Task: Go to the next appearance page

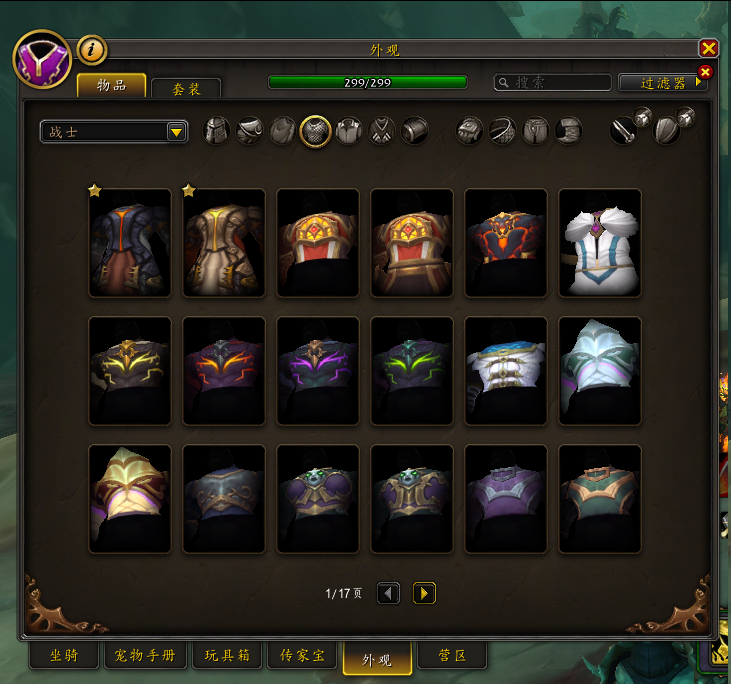Action: [x=424, y=593]
